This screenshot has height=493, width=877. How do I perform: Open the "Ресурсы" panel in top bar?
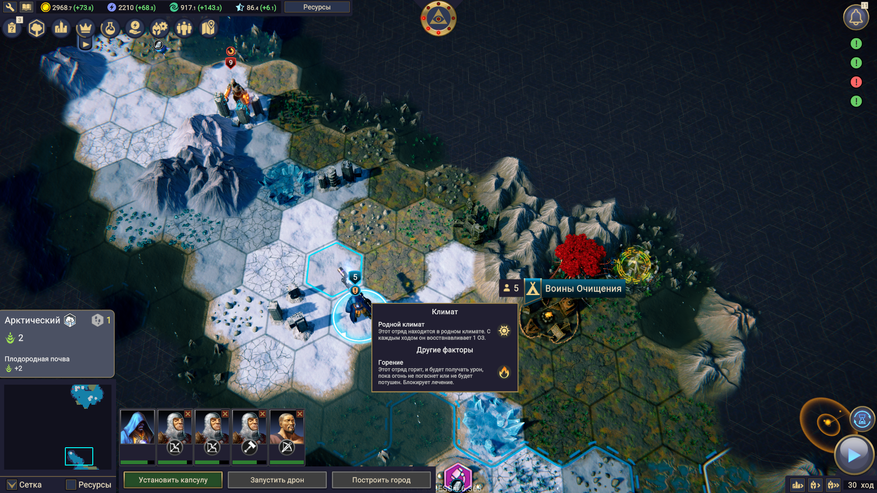(316, 7)
